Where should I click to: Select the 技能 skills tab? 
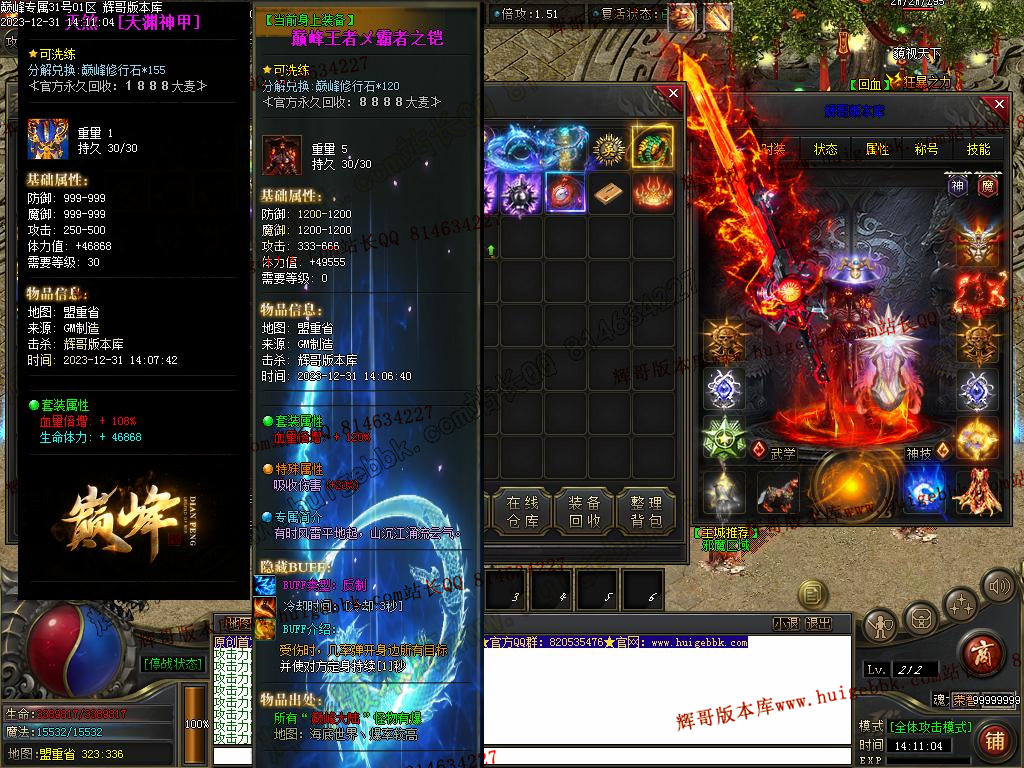978,149
